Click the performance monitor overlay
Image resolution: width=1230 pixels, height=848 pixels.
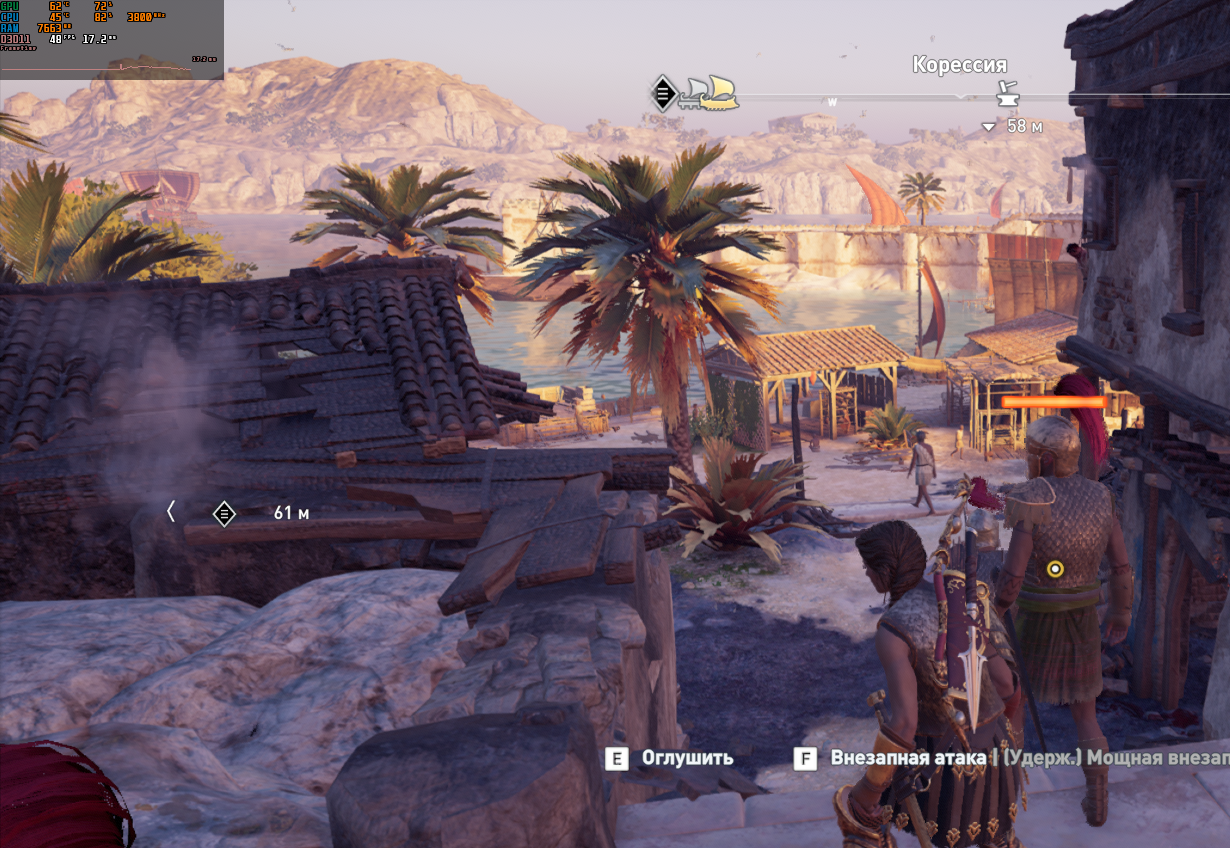111,38
